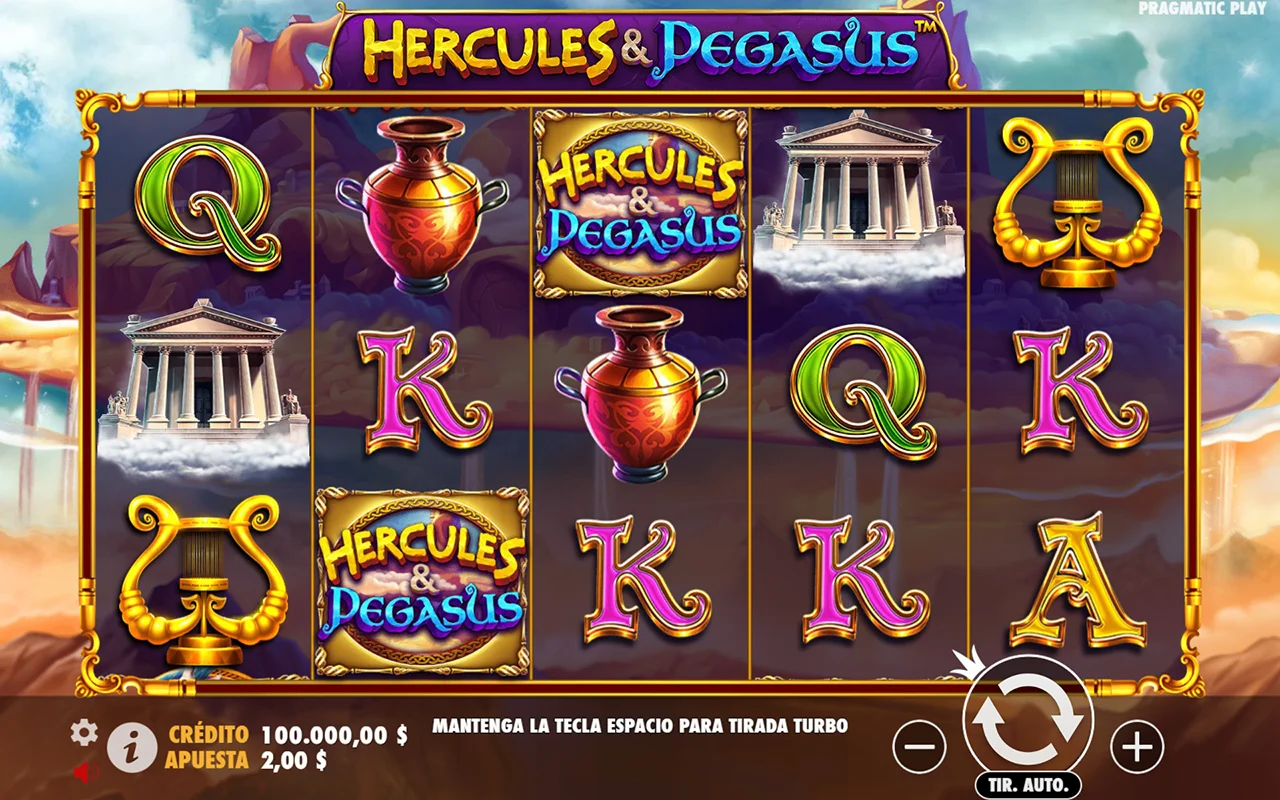Increase the bet with the plus button
The width and height of the screenshot is (1280, 800).
pyautogui.click(x=1137, y=746)
